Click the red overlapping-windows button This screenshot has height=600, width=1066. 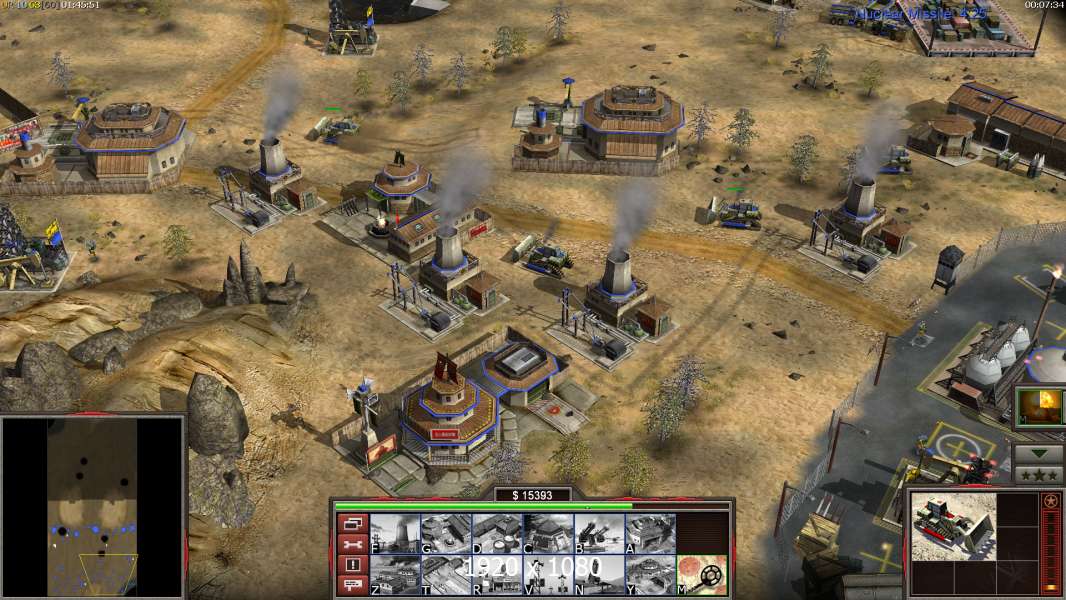click(352, 523)
